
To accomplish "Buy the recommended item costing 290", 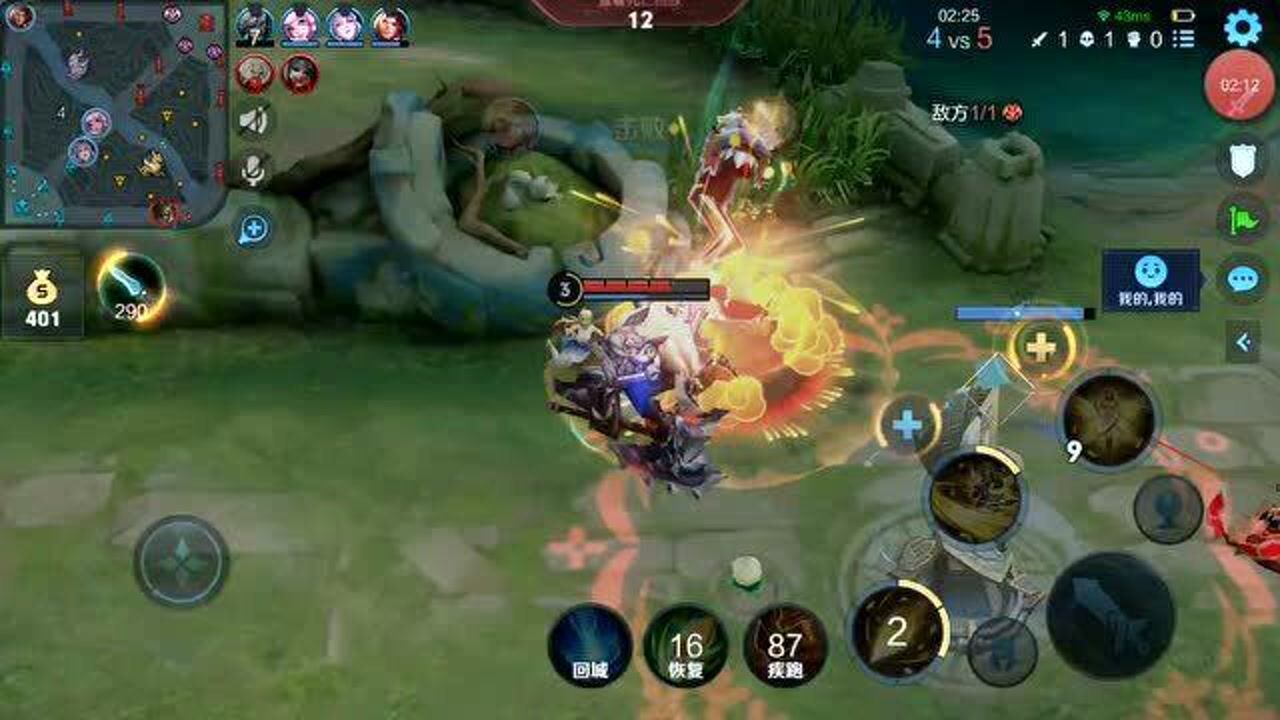I will 131,288.
